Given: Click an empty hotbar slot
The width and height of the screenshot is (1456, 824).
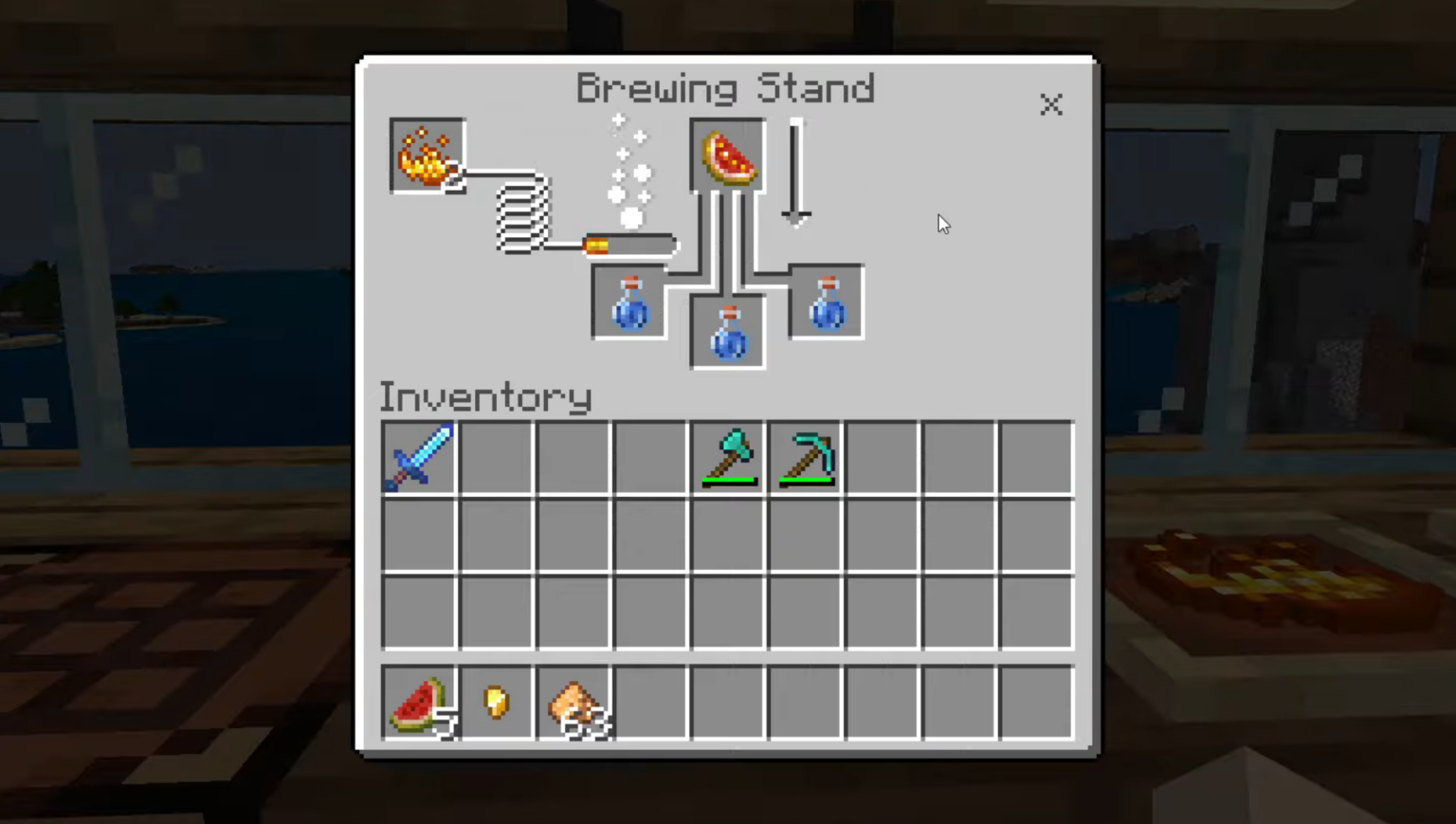Looking at the screenshot, I should (x=727, y=702).
